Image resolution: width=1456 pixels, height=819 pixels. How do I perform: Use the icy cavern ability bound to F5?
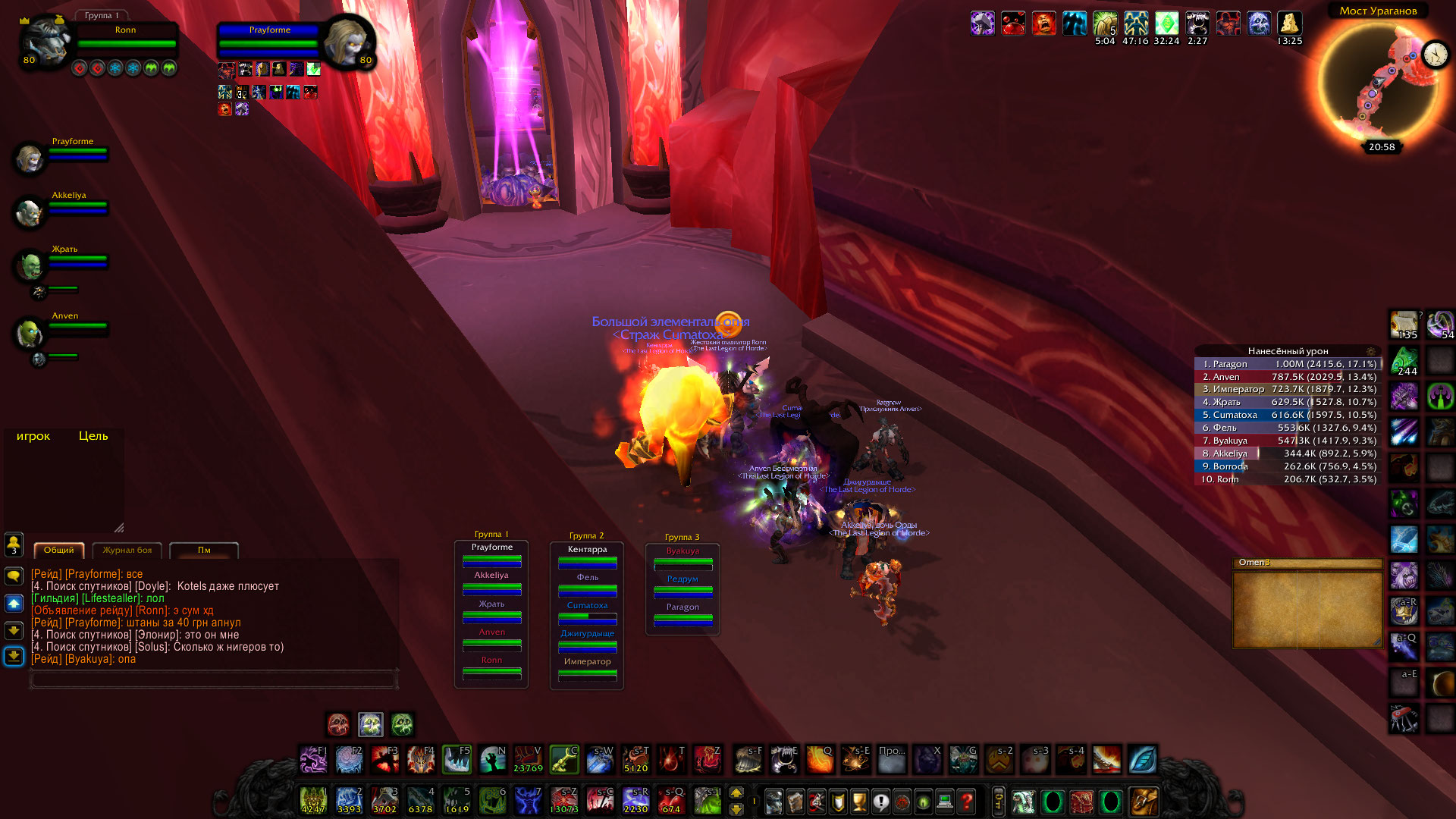[457, 759]
